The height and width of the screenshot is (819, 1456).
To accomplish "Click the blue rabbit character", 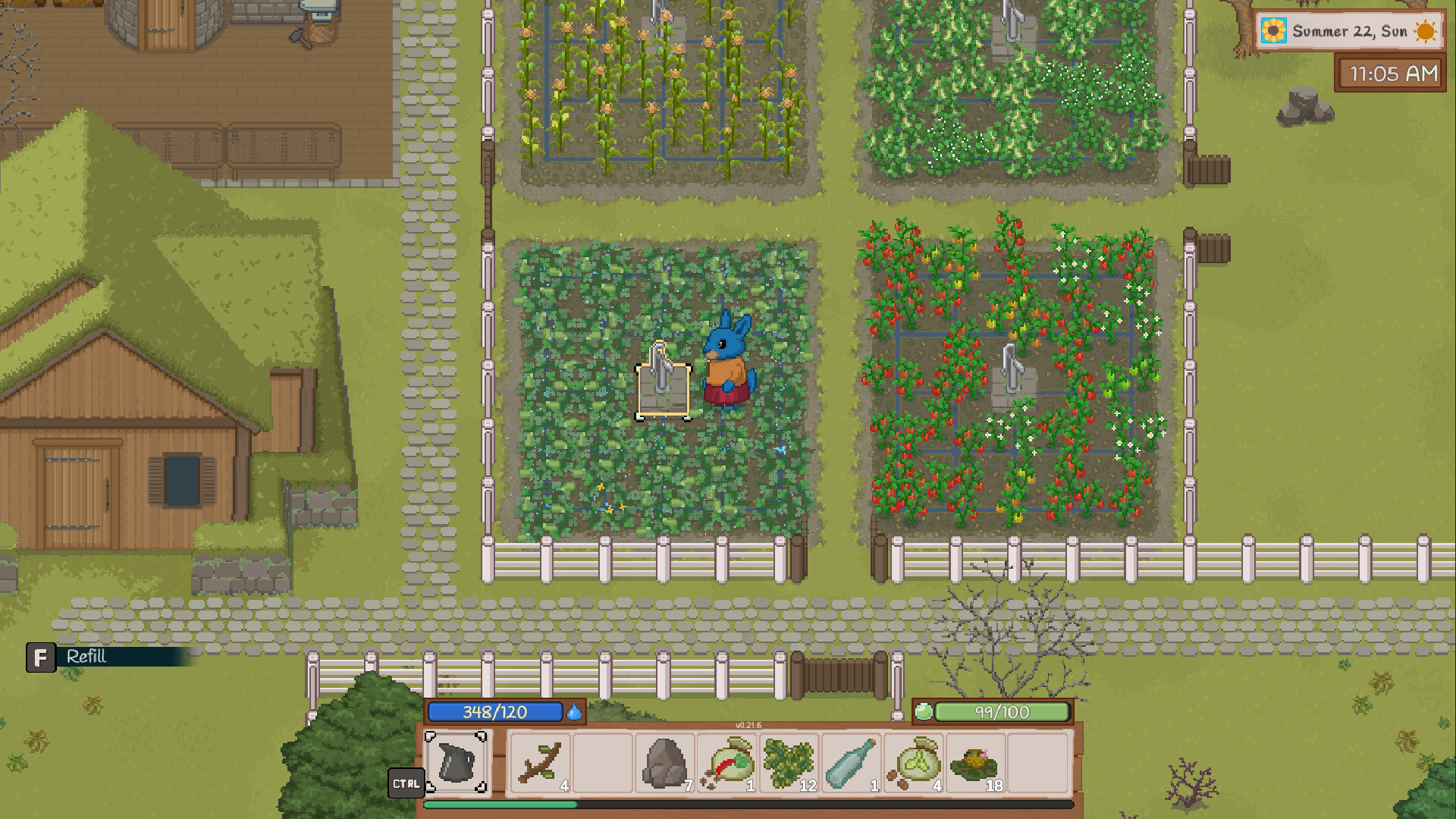I will tap(726, 356).
